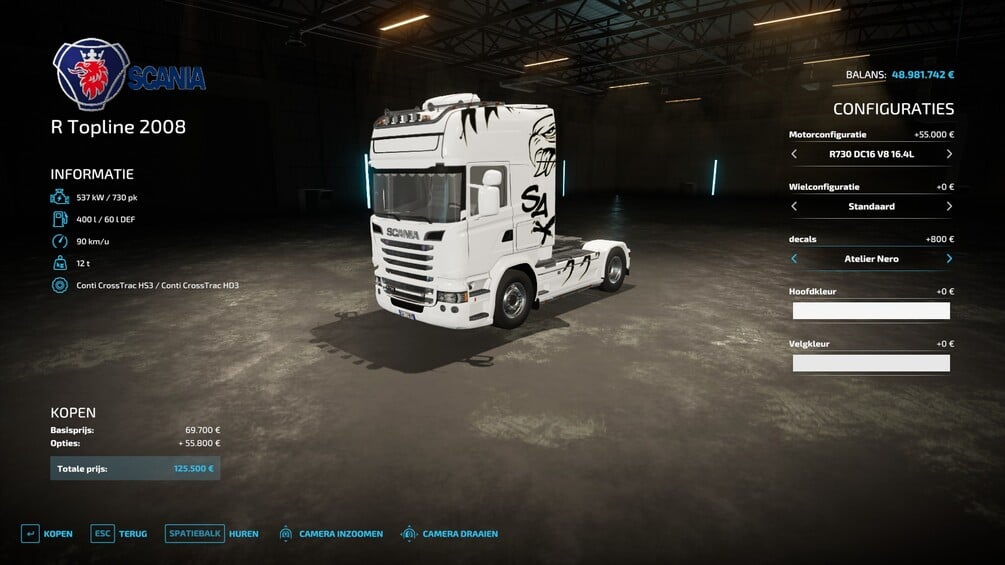Switch to next Wielconfiguratie option
The height and width of the screenshot is (565, 1005).
point(948,207)
